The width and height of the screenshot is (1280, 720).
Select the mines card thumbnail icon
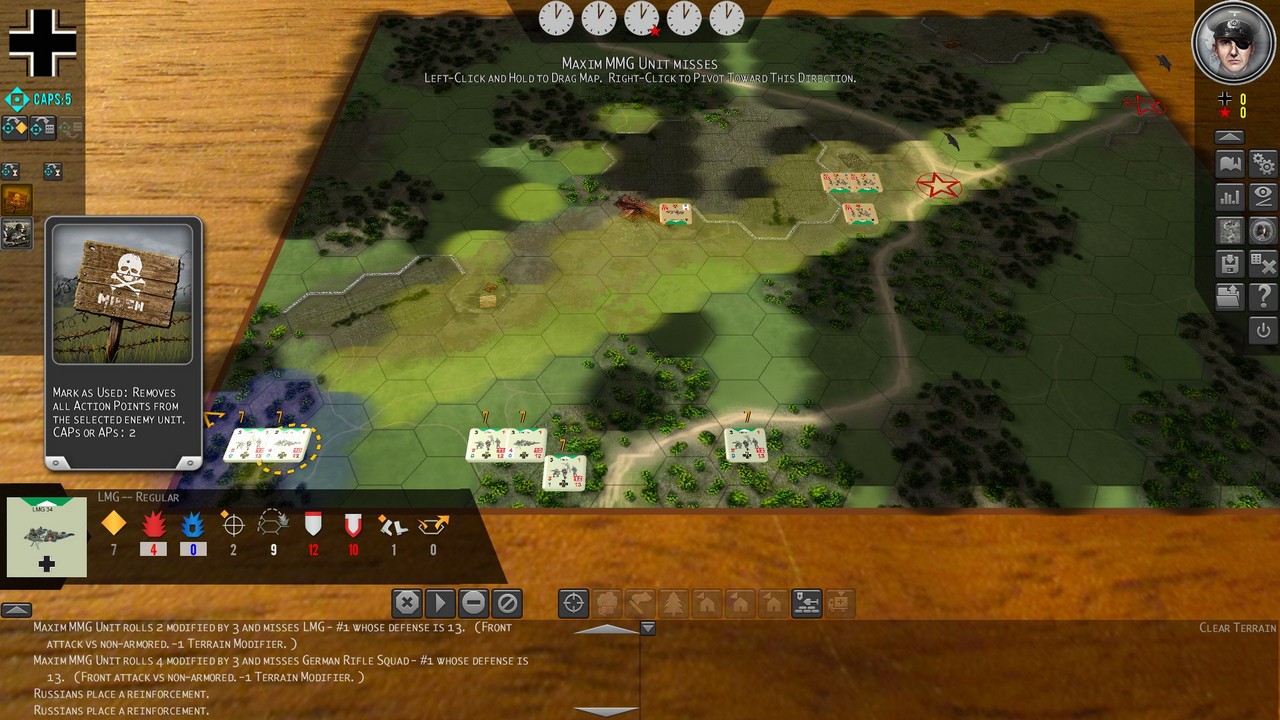17,200
